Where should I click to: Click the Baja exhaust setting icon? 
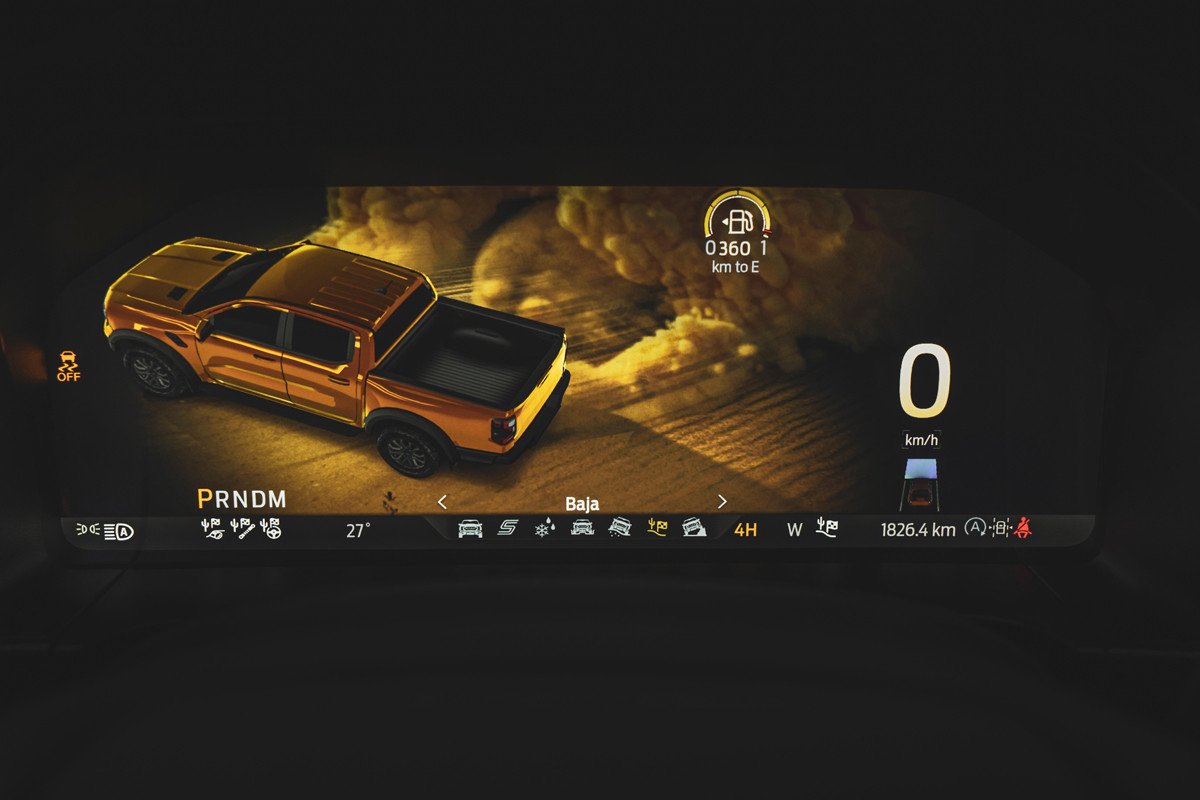[212, 528]
